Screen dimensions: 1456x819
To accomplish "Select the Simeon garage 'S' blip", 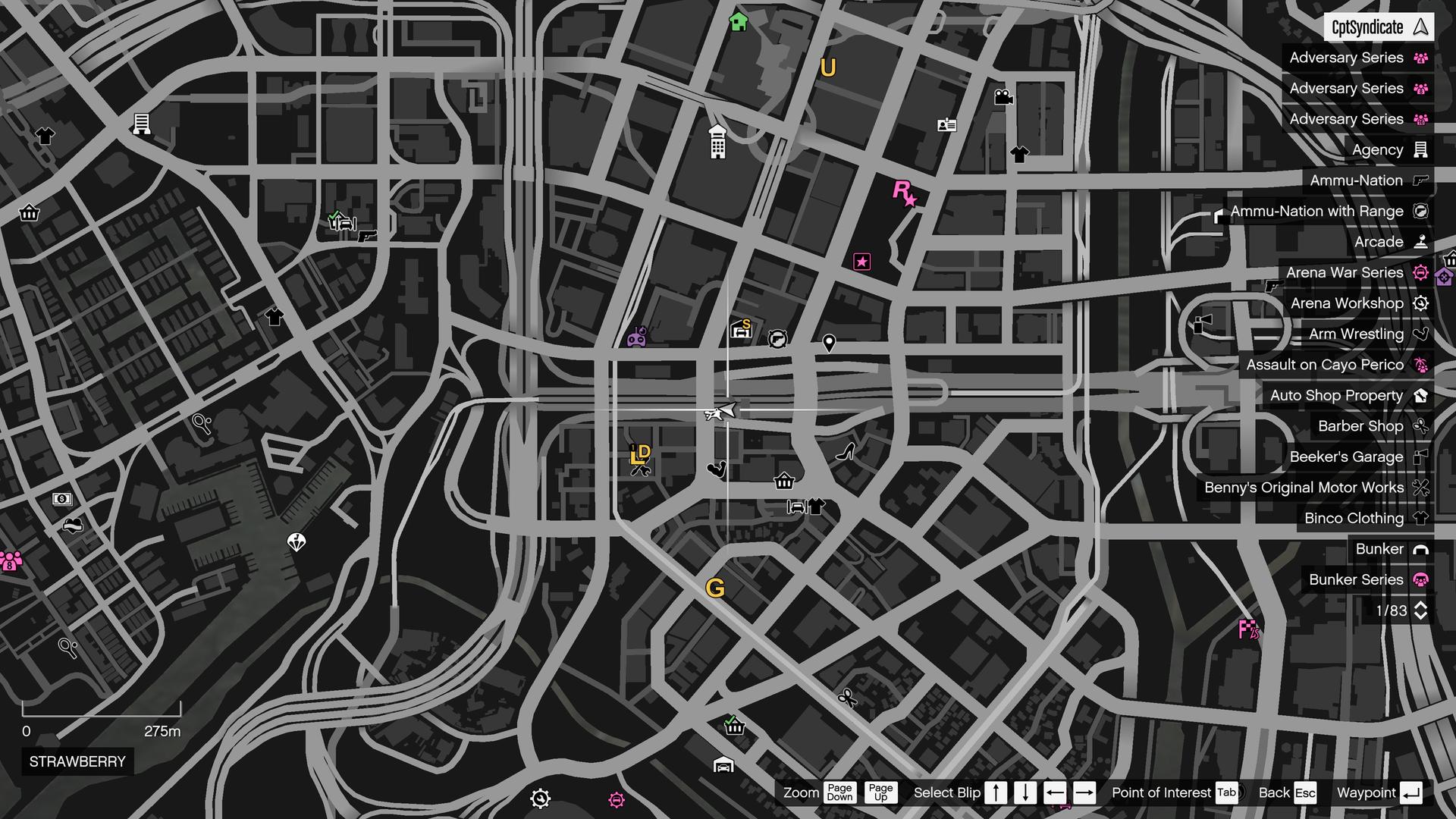I will [x=741, y=329].
